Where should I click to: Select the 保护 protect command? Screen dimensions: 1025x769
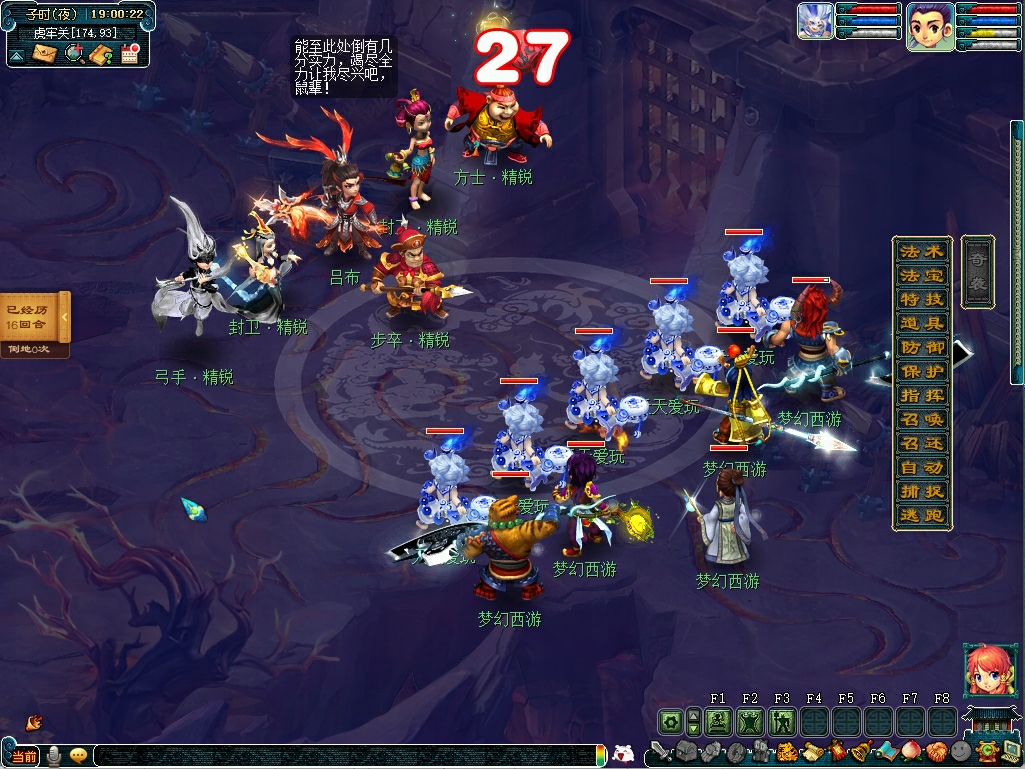921,371
